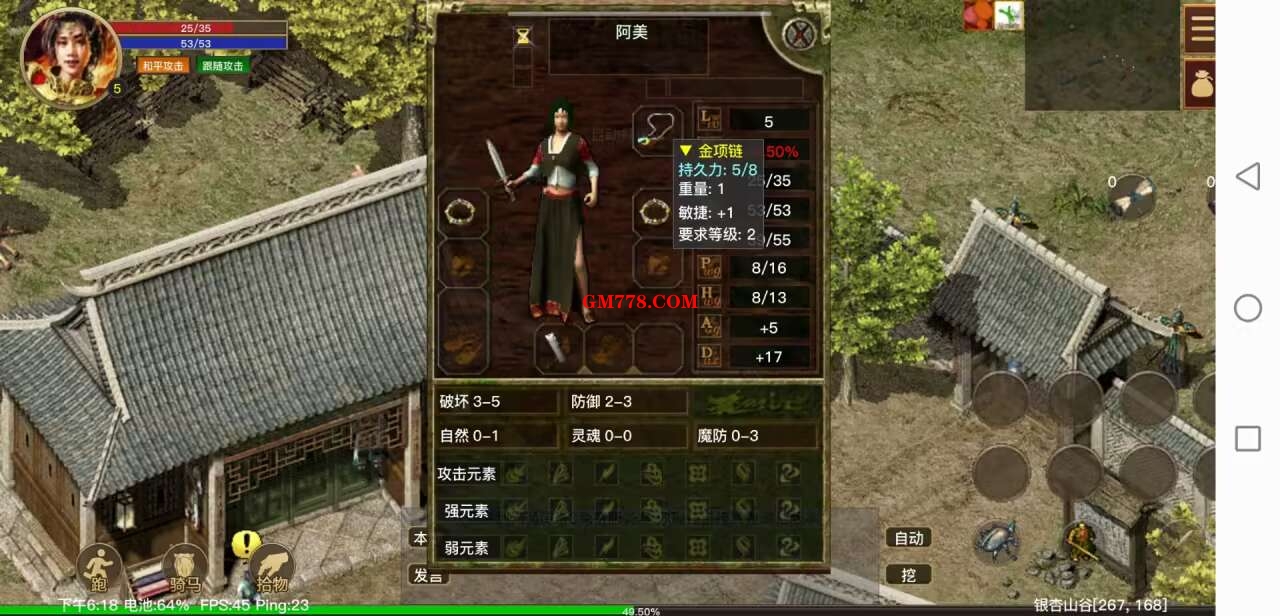
Task: Open the hamburger main menu
Action: tap(1199, 29)
